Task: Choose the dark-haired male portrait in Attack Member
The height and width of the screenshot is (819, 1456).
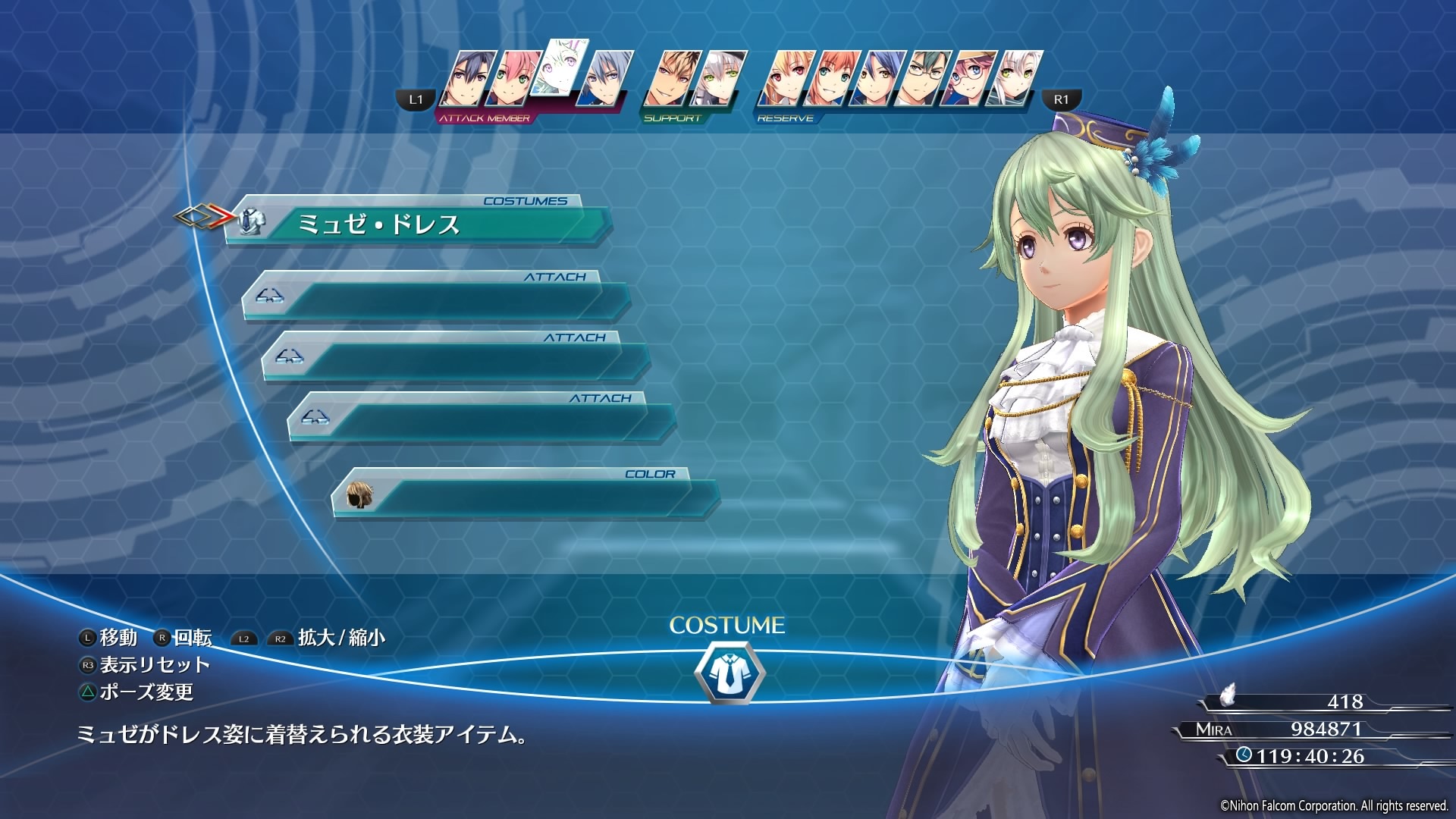Action: [469, 79]
